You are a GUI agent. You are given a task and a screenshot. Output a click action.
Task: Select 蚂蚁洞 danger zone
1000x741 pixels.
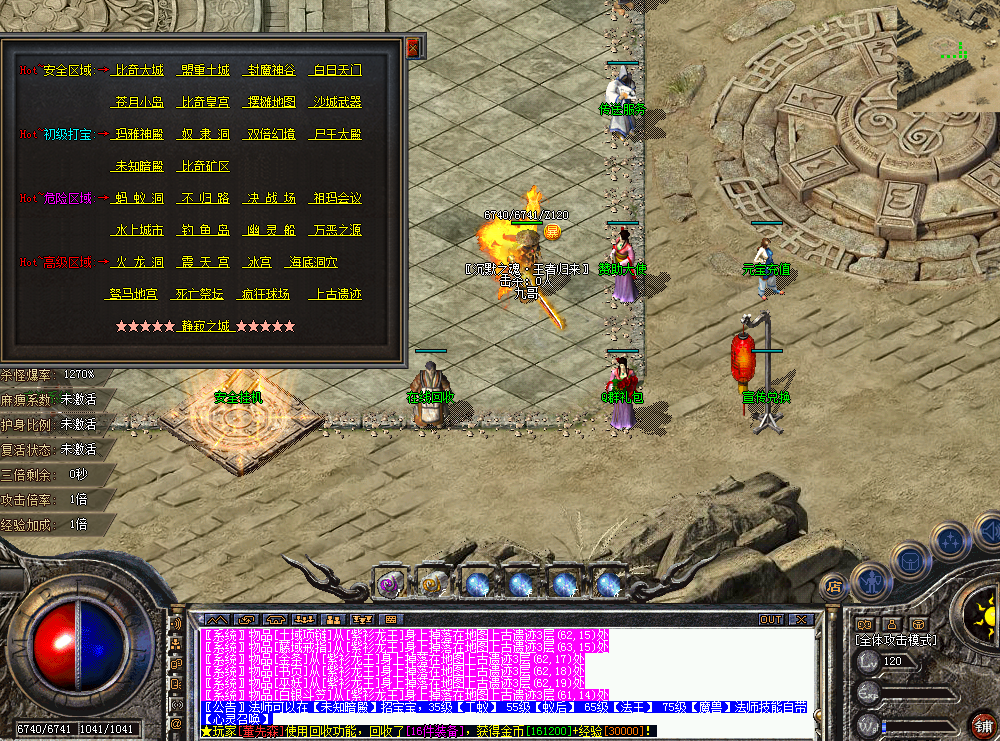click(139, 198)
